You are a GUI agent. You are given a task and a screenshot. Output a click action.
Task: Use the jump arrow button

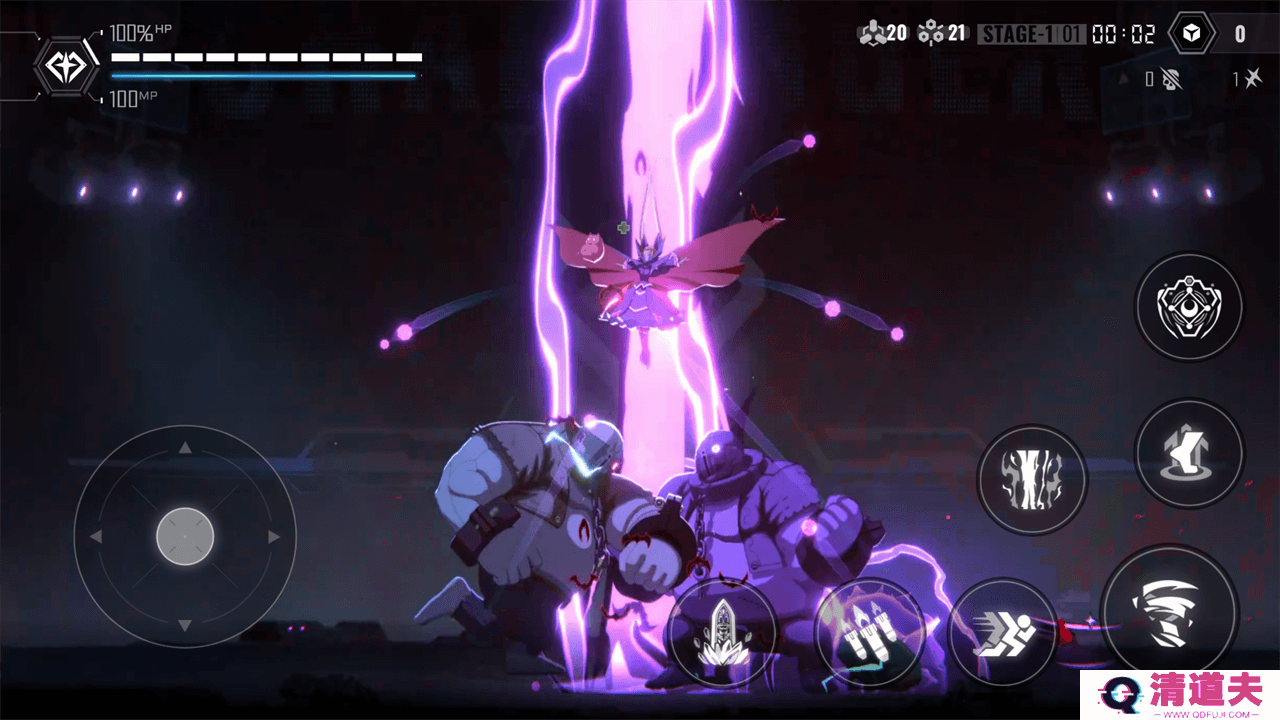1189,453
